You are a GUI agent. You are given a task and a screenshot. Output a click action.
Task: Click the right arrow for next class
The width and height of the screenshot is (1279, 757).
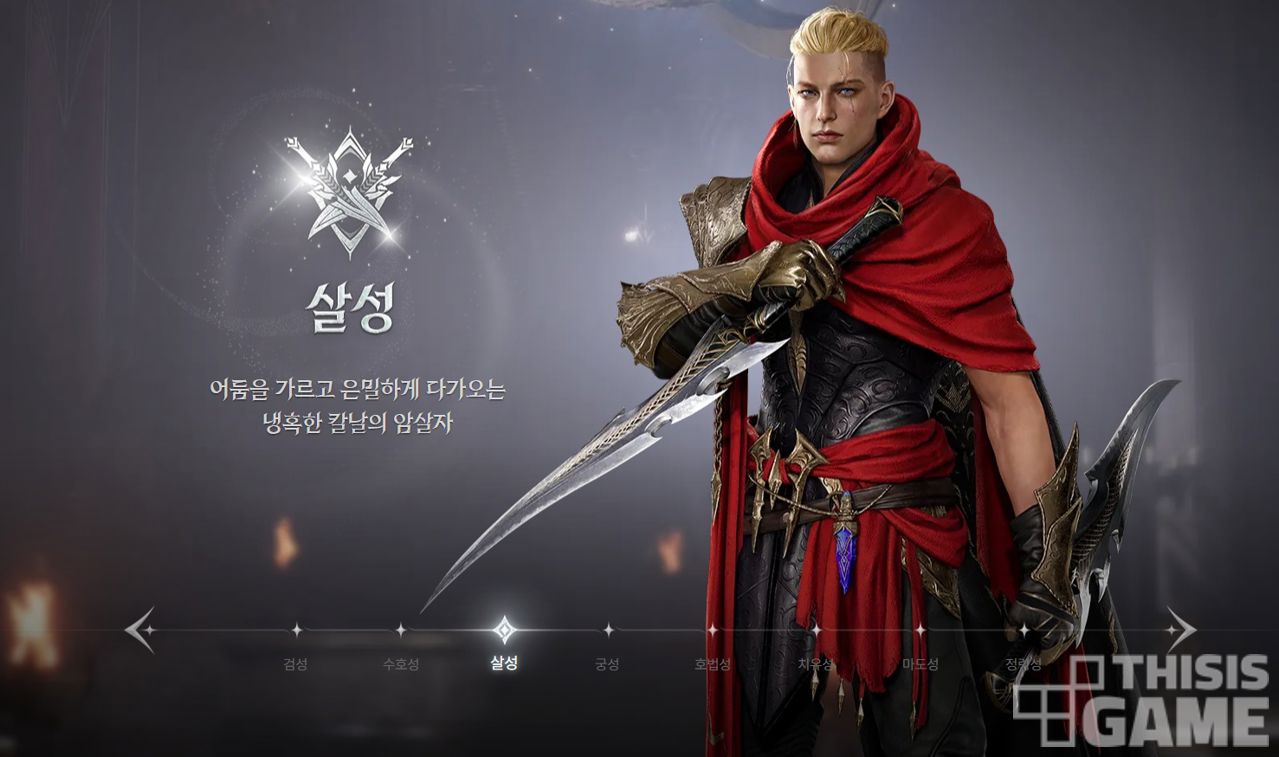click(1180, 630)
